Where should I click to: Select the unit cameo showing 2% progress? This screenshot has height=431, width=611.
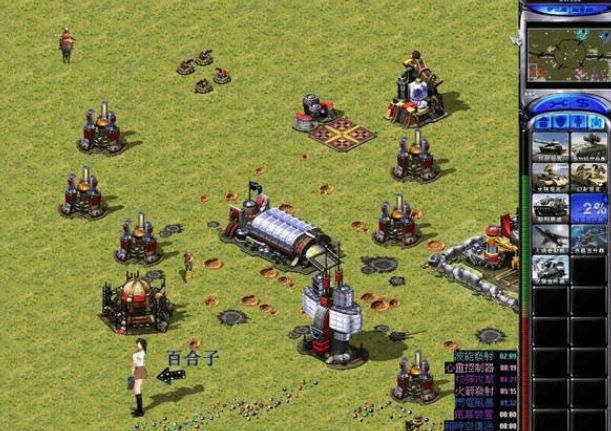click(x=587, y=209)
